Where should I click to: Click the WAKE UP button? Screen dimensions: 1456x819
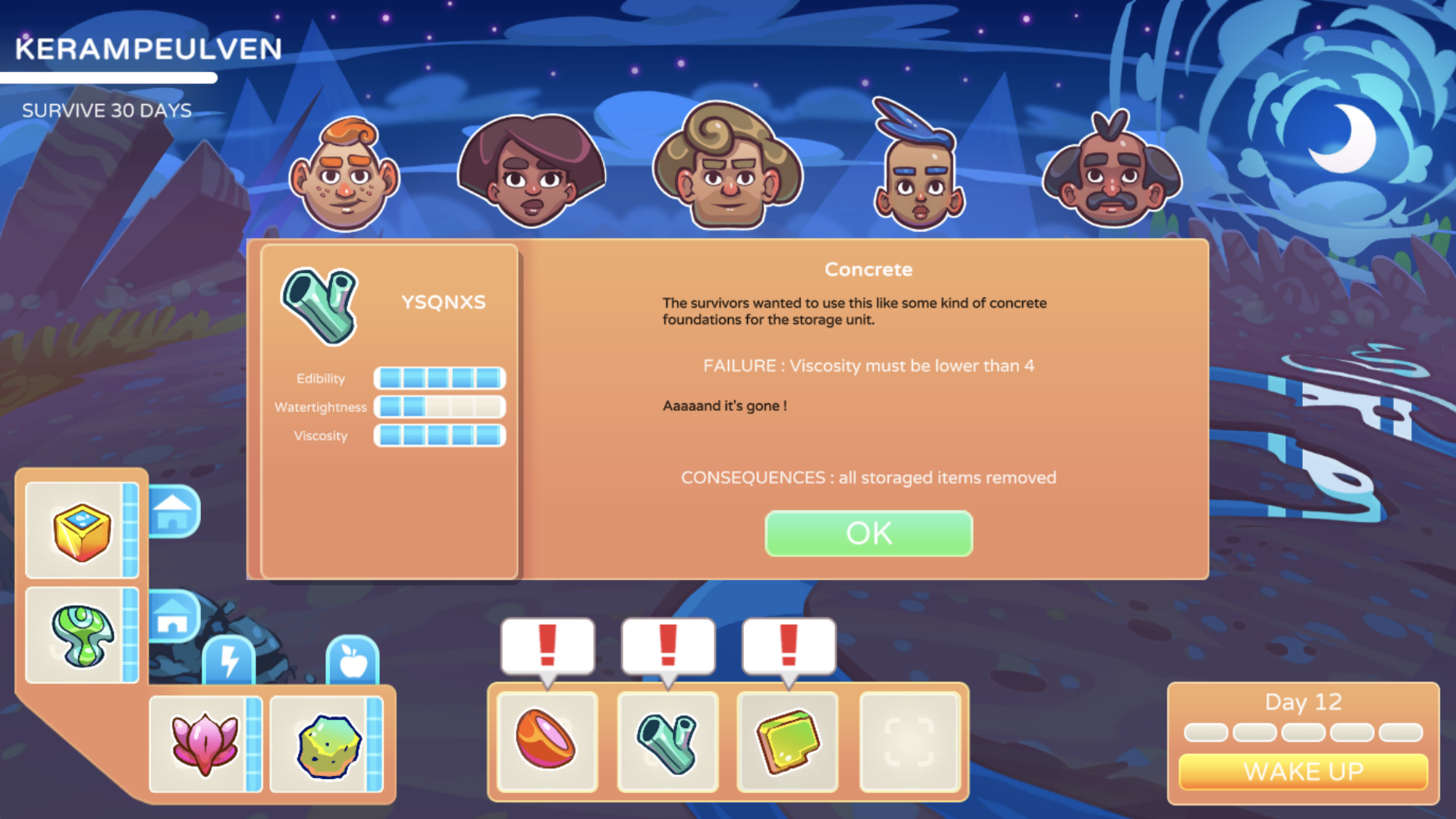[x=1303, y=771]
